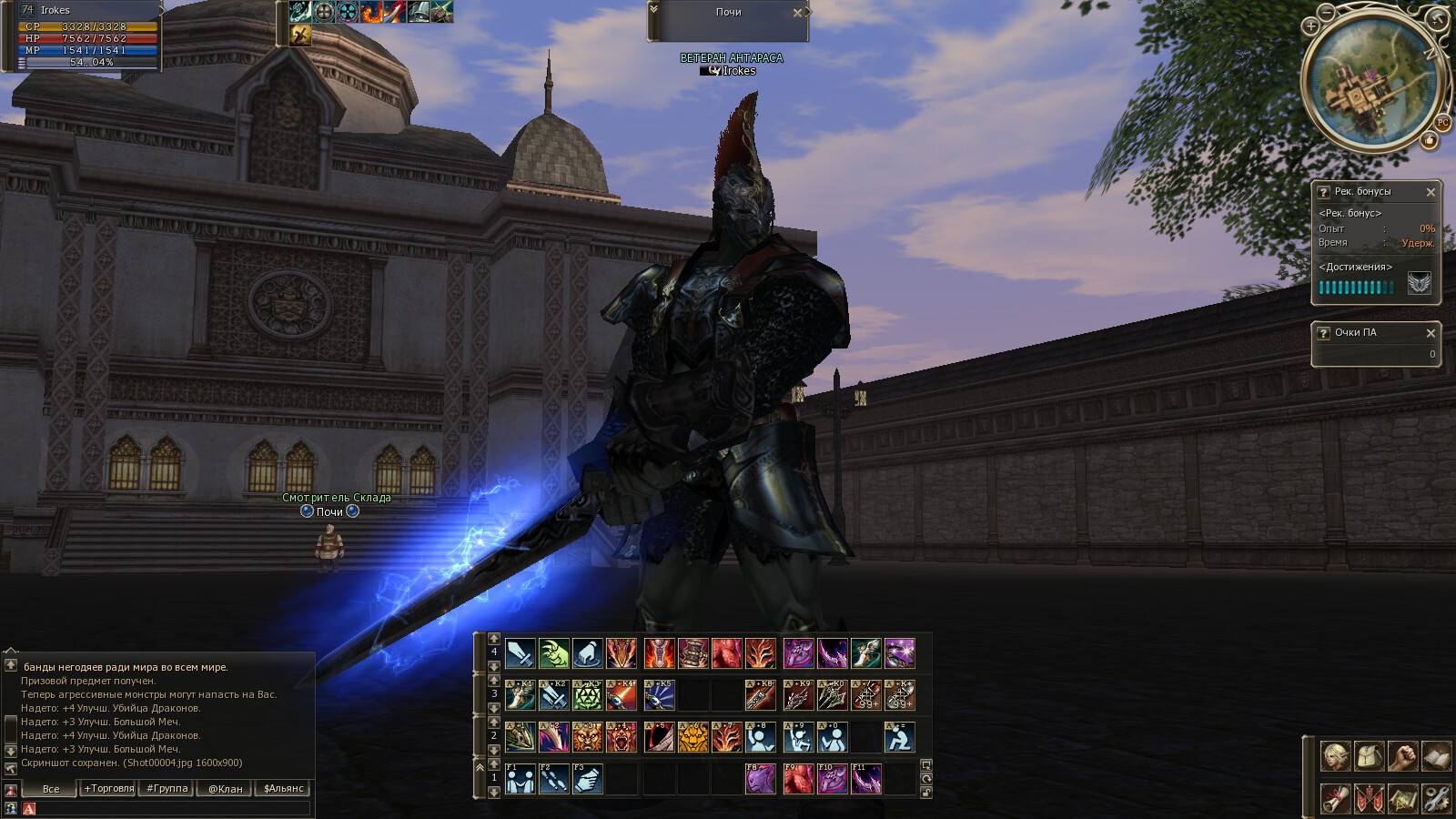Switch chat to the +Торговля tab

[x=108, y=789]
